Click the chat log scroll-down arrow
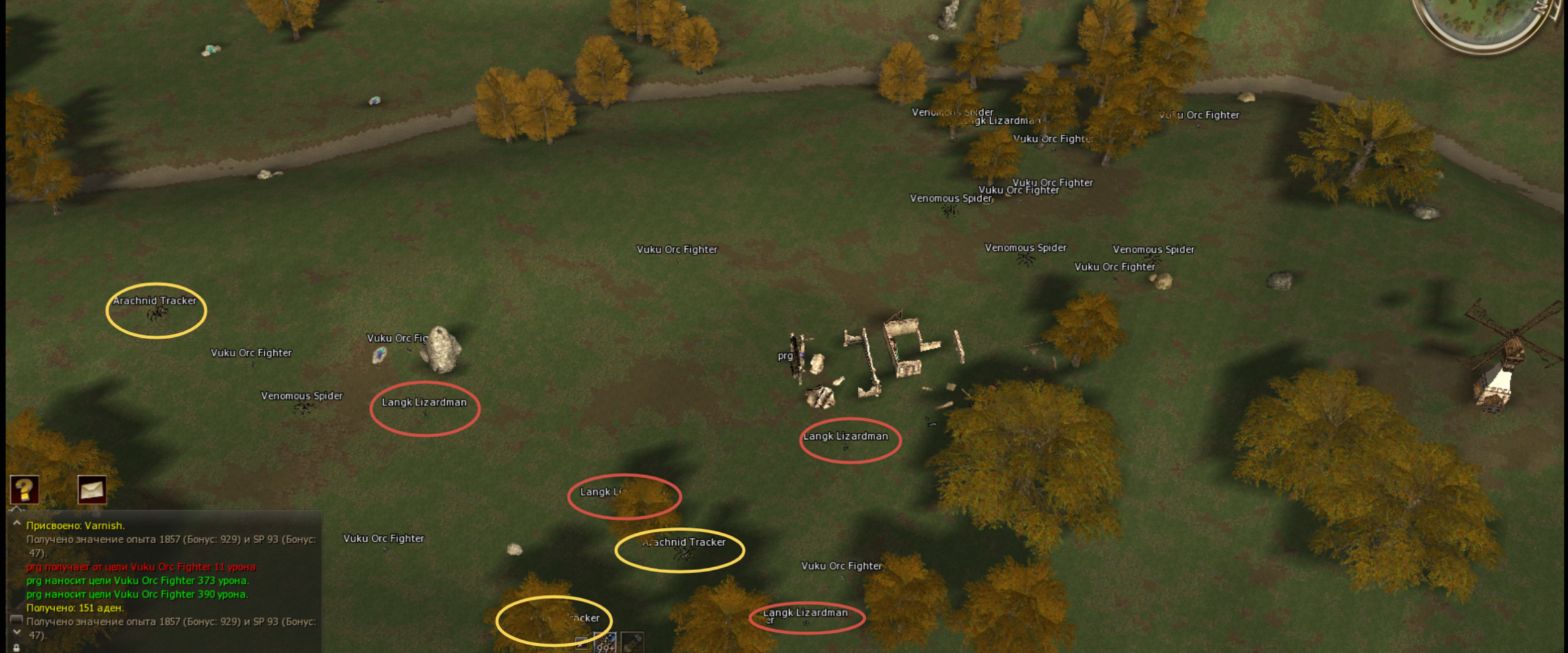1568x653 pixels. click(x=17, y=633)
